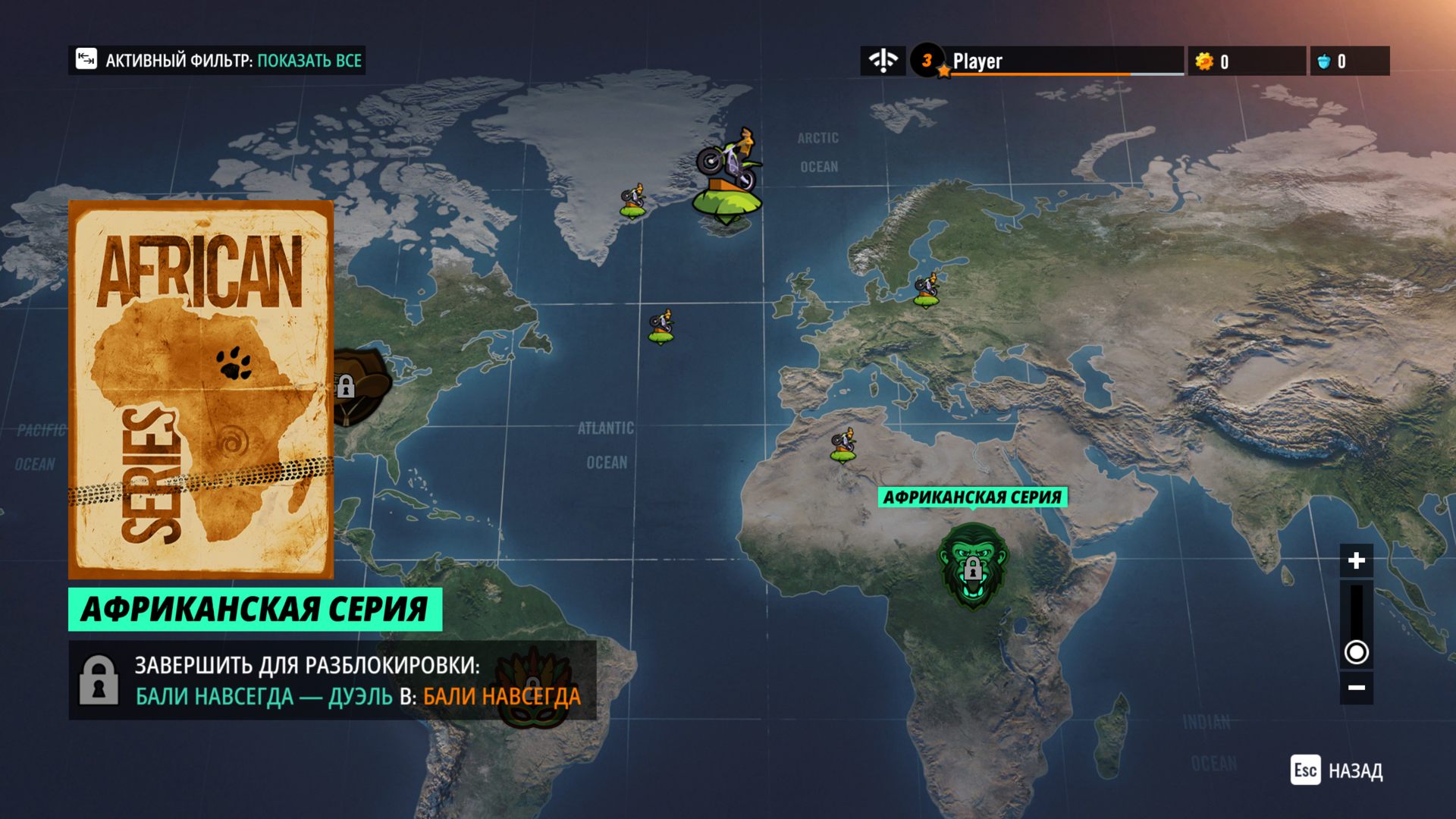Screen dimensions: 1456x819
Task: Select the locked mask marker in South America
Action: click(x=533, y=685)
